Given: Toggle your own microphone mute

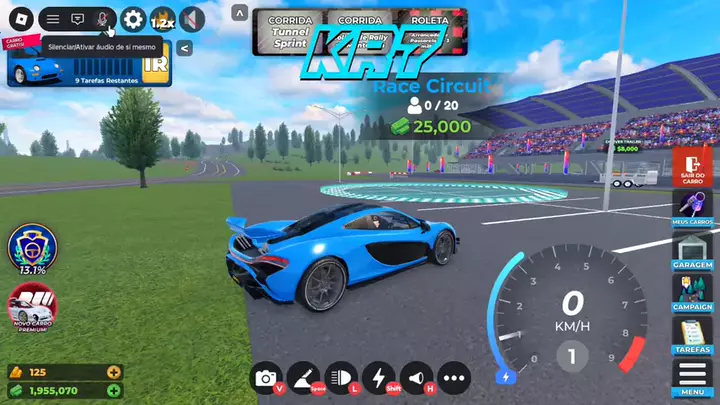Looking at the screenshot, I should (102, 19).
